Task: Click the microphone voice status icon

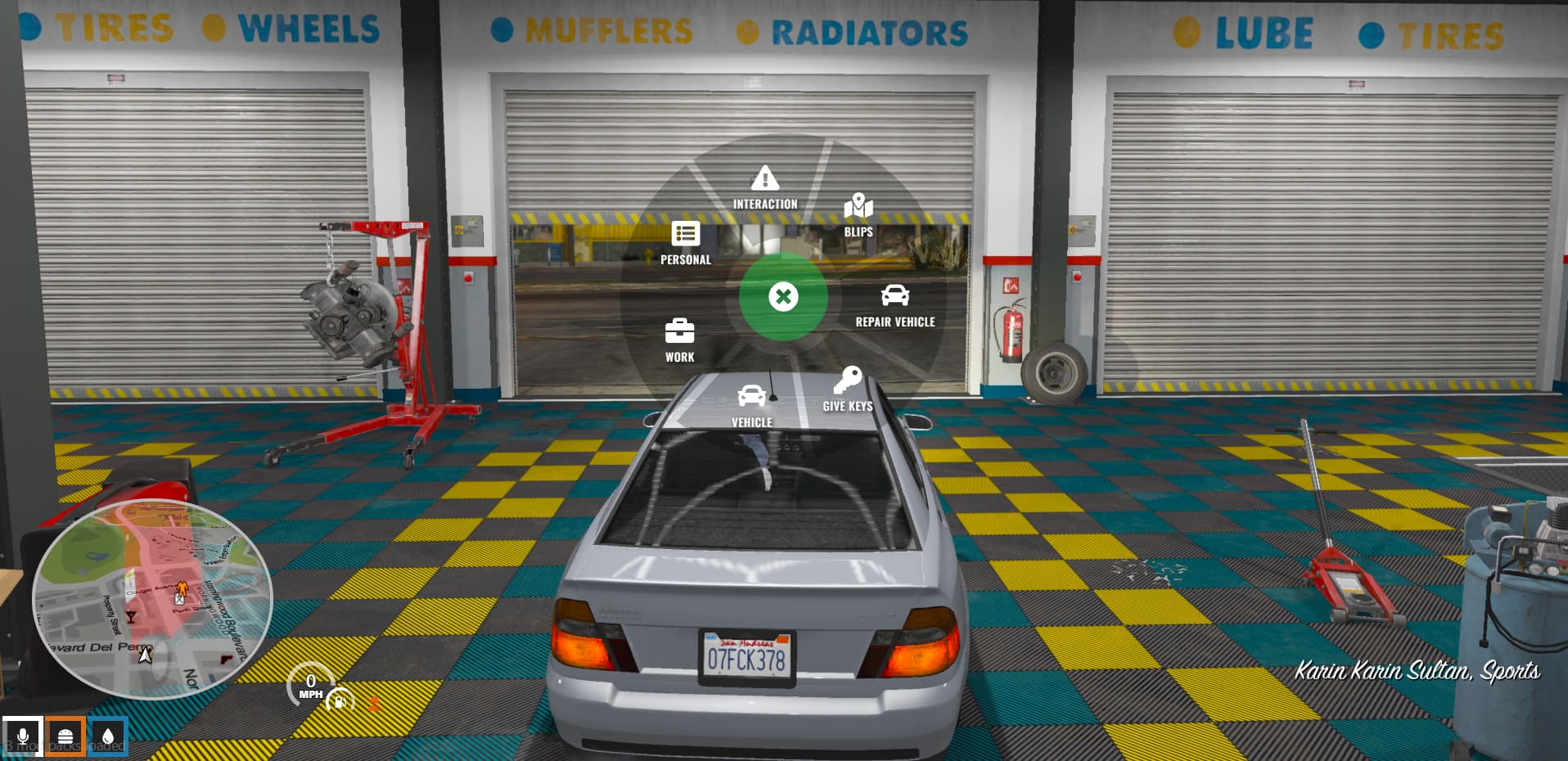Action: (22, 736)
